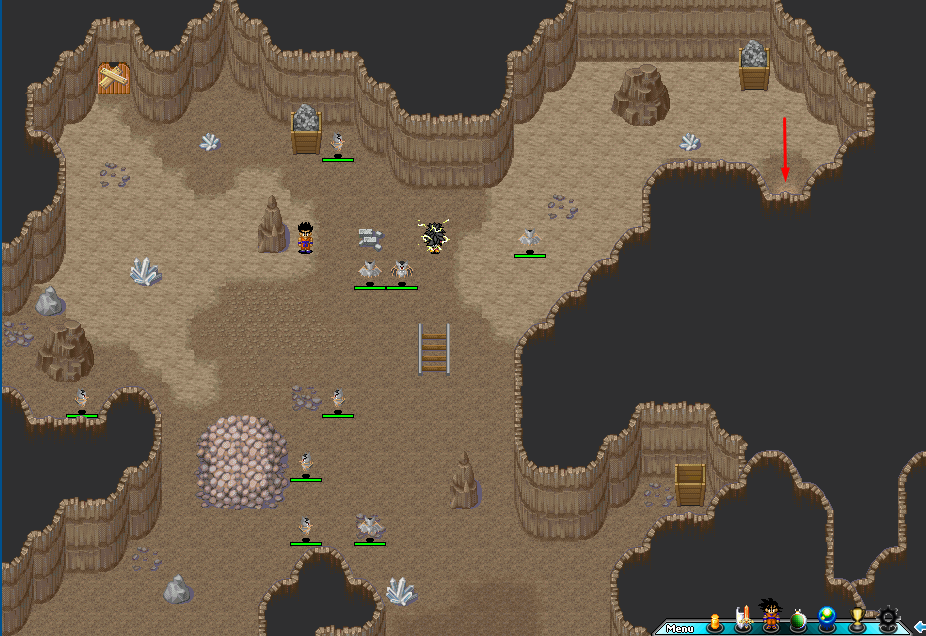Screen dimensions: 926x636
Task: Select the green dragon radar icon
Action: coord(798,621)
